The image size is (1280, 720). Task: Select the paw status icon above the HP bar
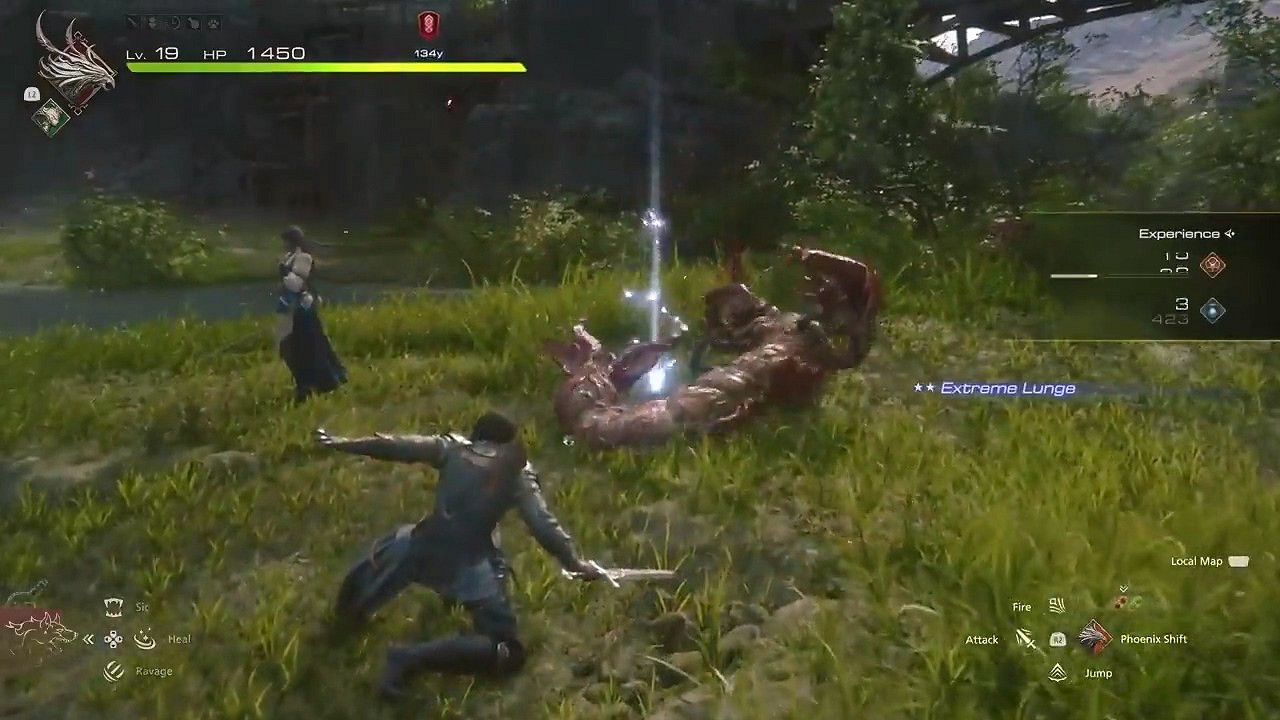click(x=213, y=23)
